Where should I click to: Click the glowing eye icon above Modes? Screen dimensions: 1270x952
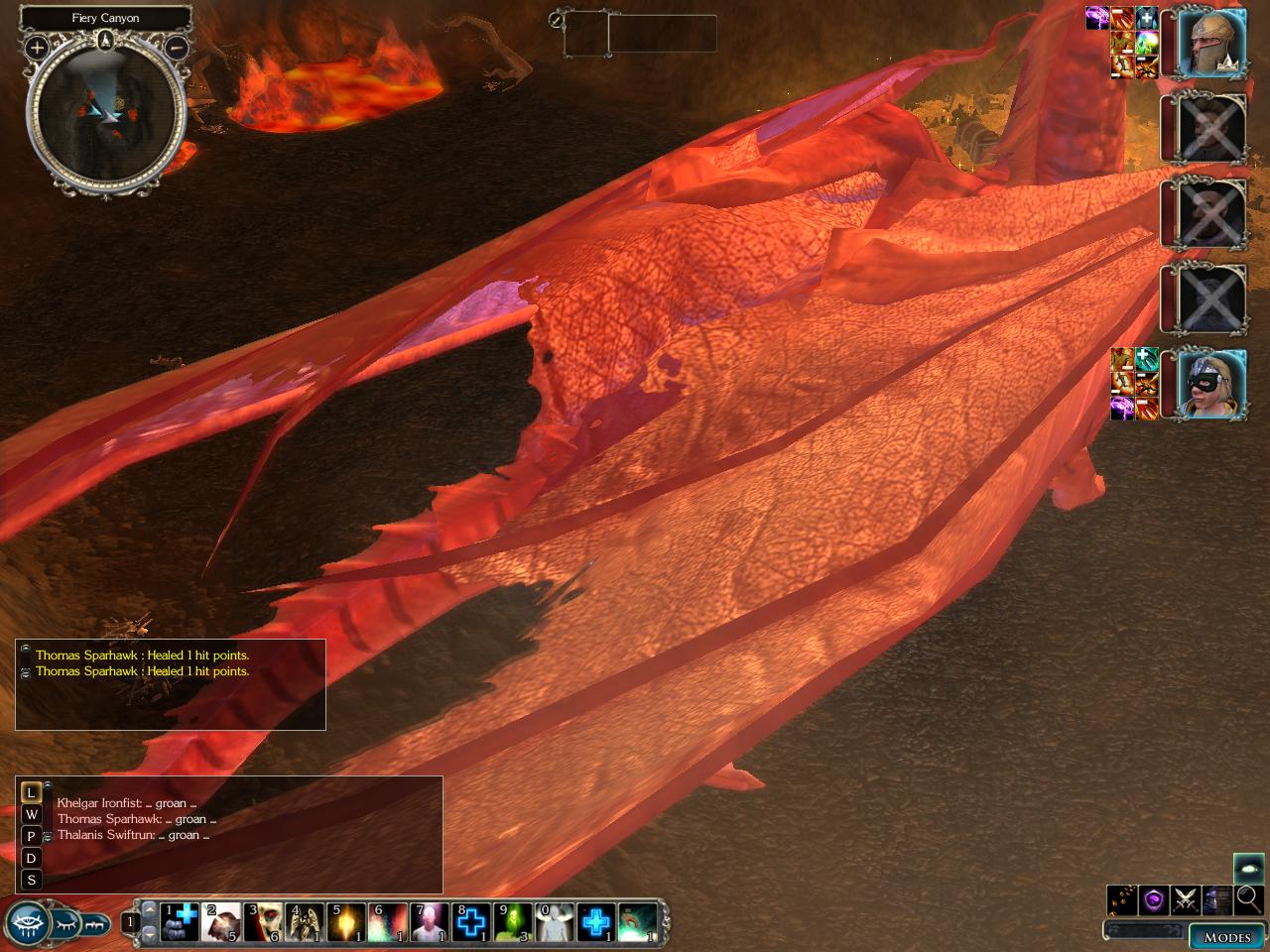(x=1248, y=868)
